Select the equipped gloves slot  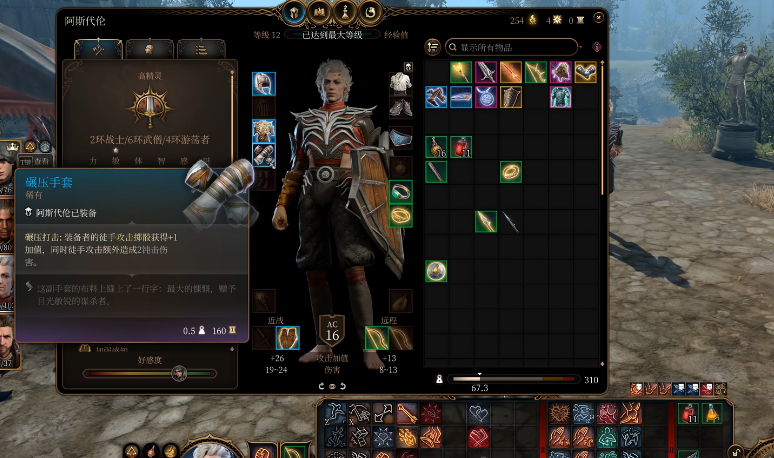coord(263,156)
